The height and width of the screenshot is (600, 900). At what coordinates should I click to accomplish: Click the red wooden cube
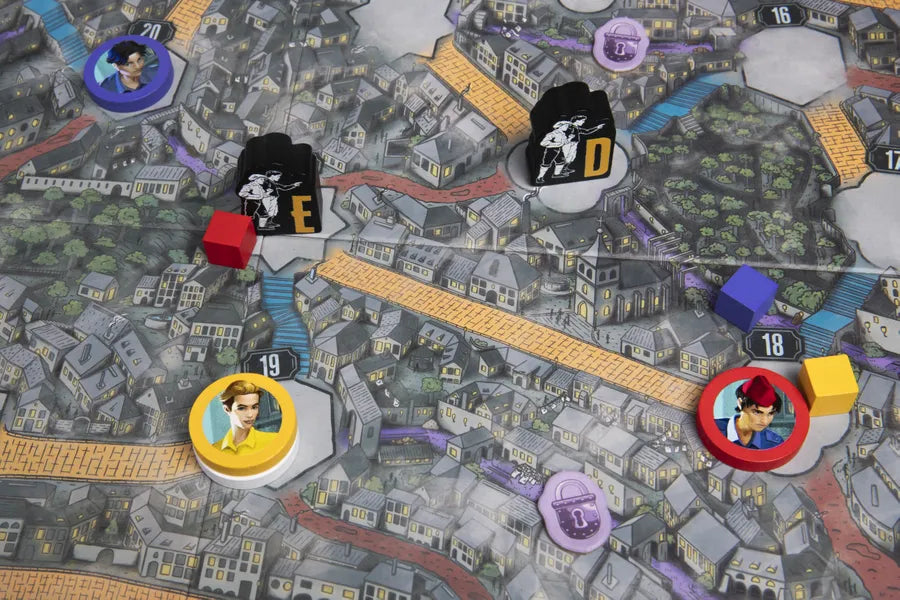(x=230, y=239)
